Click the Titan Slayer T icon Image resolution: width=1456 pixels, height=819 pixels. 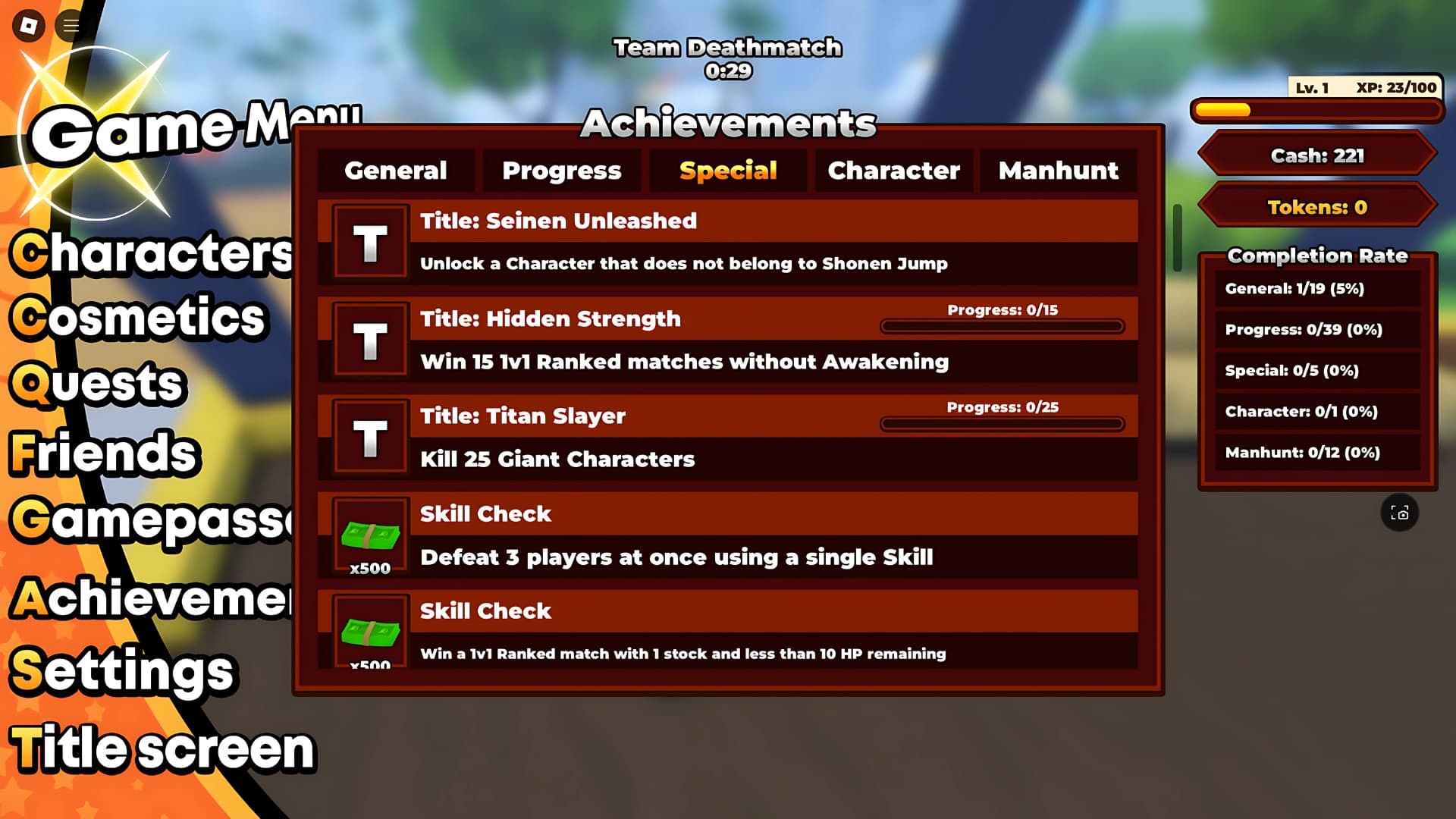pyautogui.click(x=369, y=437)
